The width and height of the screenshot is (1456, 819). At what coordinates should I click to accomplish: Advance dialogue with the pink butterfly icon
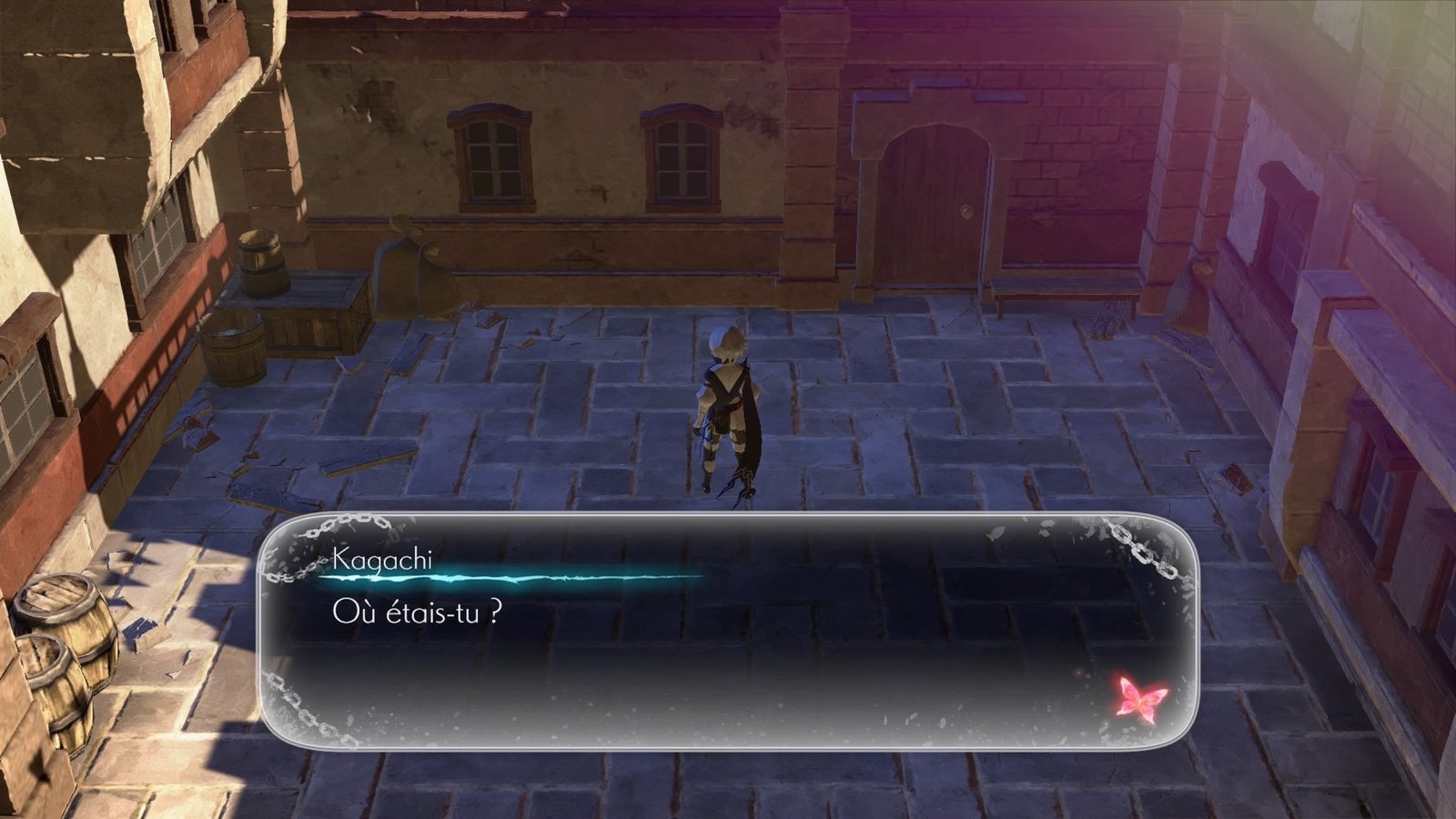1141,698
